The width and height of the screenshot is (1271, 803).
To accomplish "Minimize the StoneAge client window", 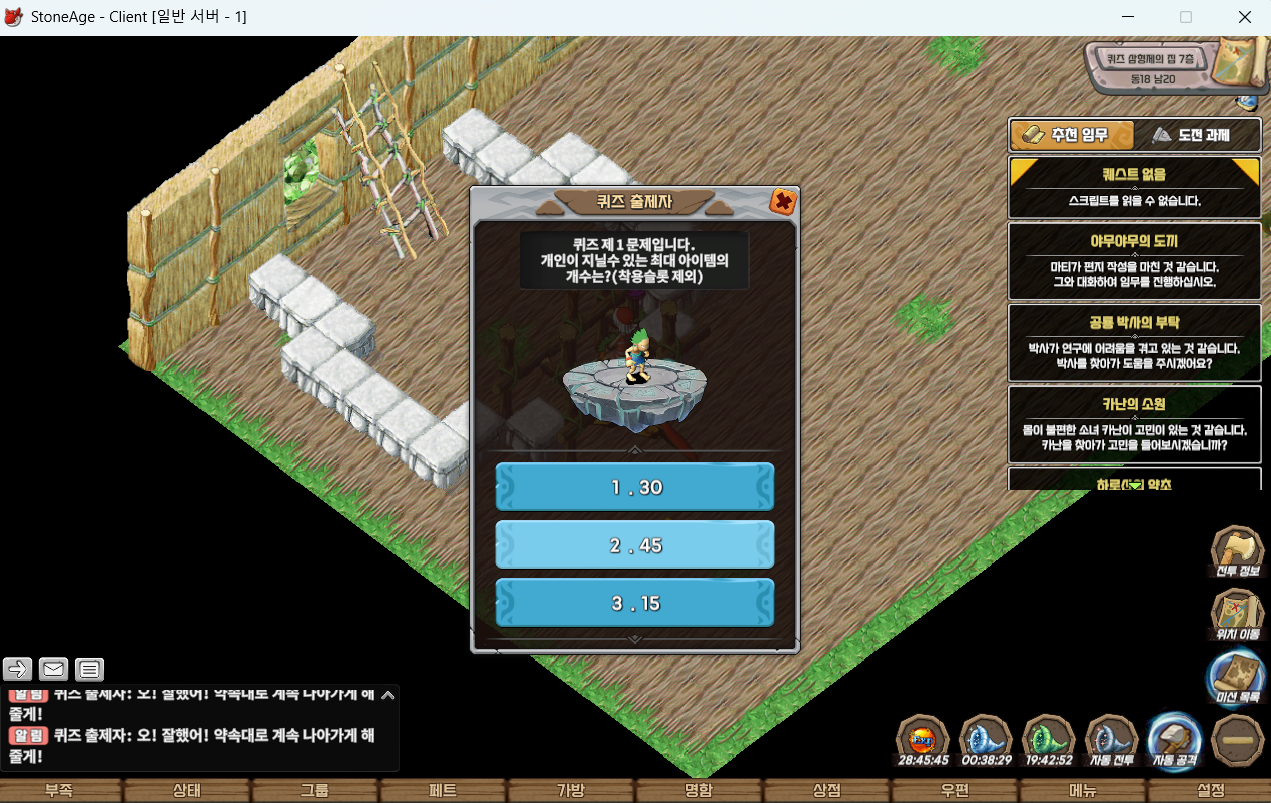I will point(1129,17).
